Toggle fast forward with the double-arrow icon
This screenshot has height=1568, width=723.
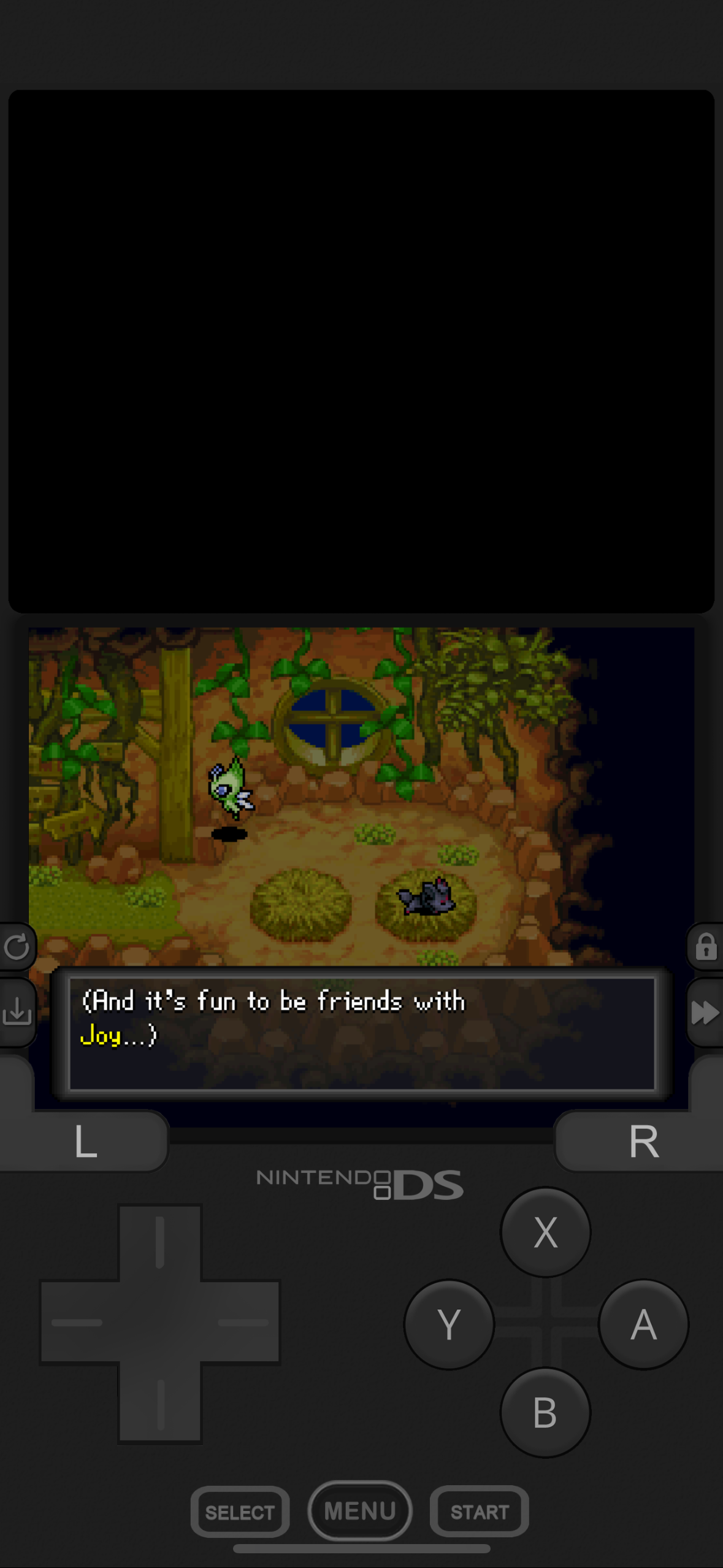[x=705, y=1012]
